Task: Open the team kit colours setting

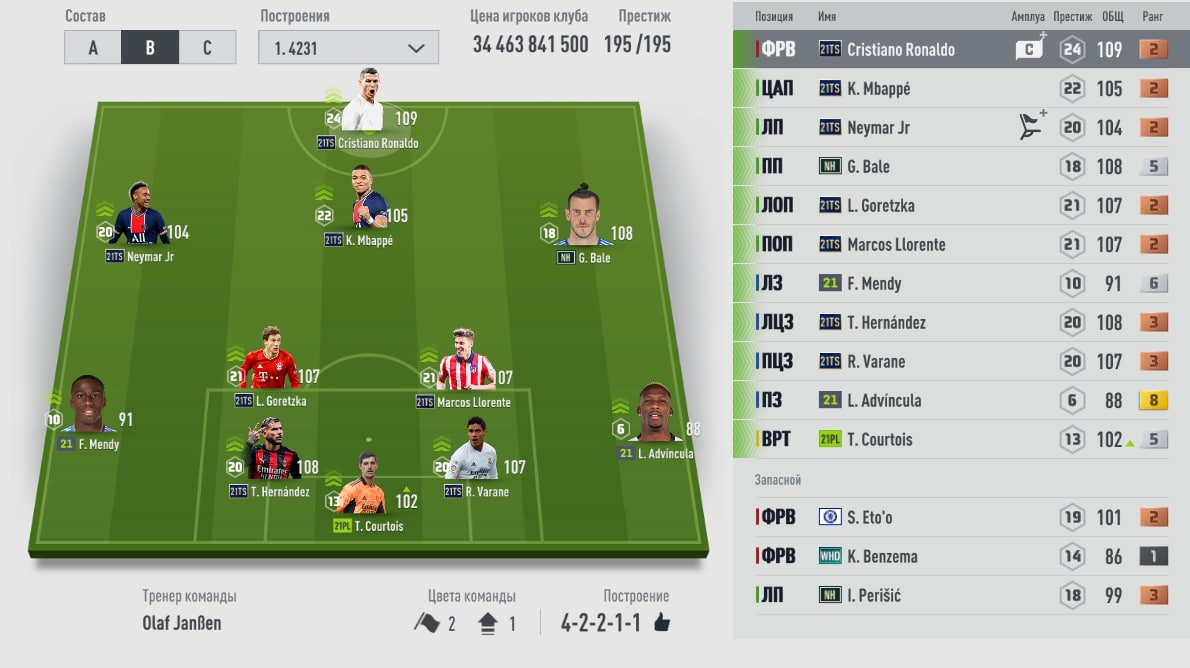Action: (x=466, y=622)
